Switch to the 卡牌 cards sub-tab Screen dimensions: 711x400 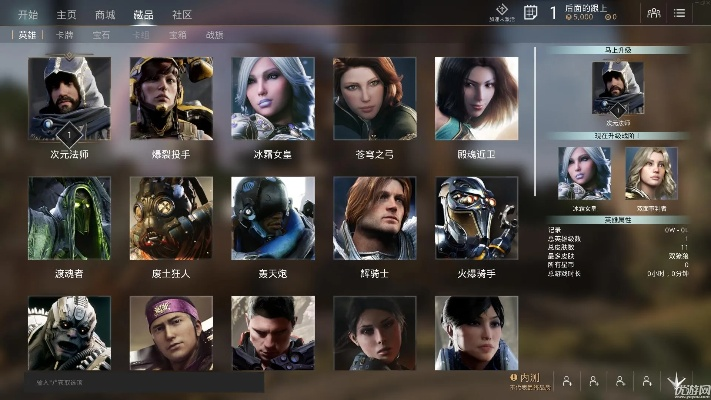coord(64,34)
